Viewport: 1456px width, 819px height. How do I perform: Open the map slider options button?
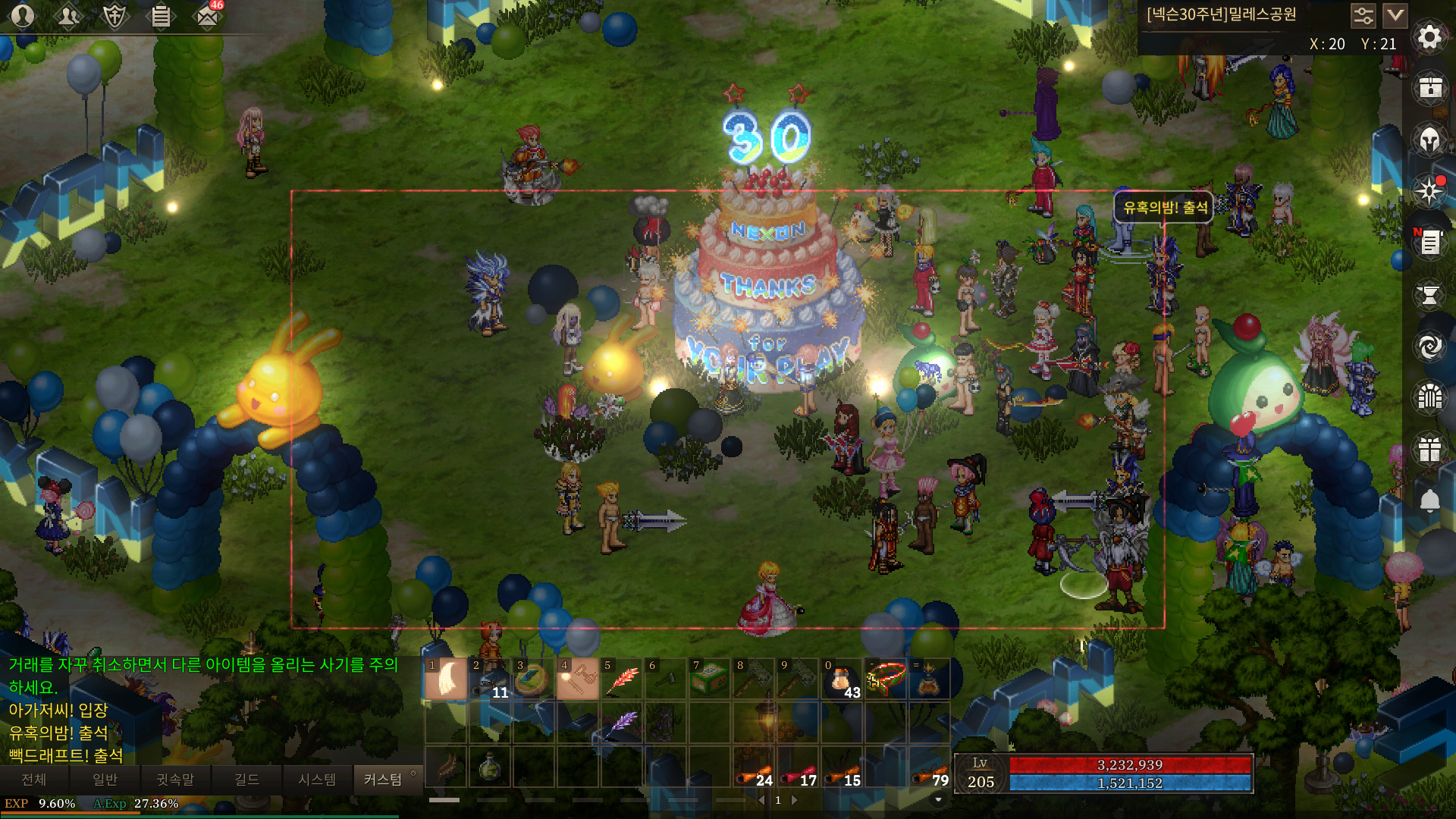(1363, 15)
